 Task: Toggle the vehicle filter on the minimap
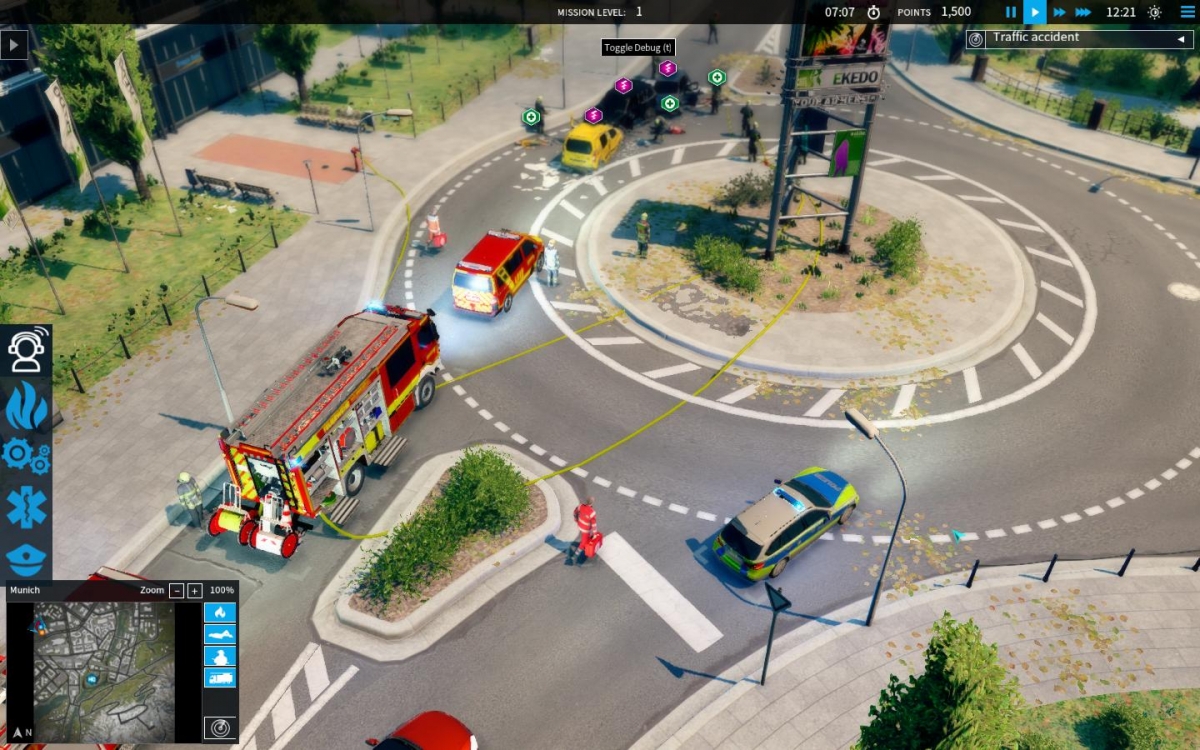tap(220, 677)
